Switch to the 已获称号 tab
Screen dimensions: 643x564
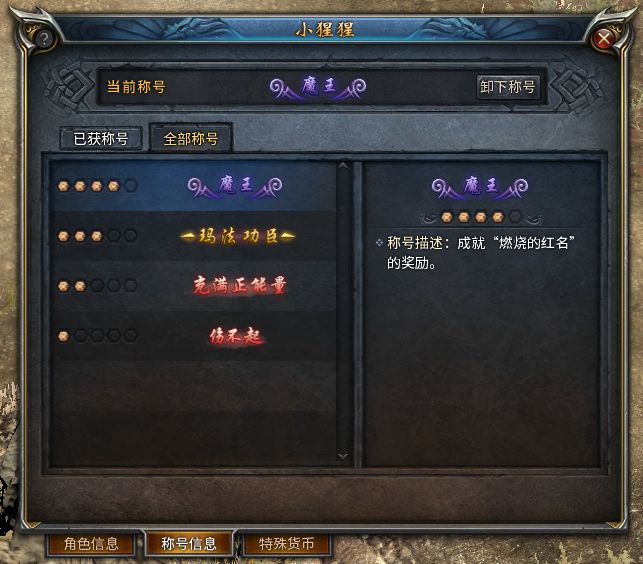[101, 139]
